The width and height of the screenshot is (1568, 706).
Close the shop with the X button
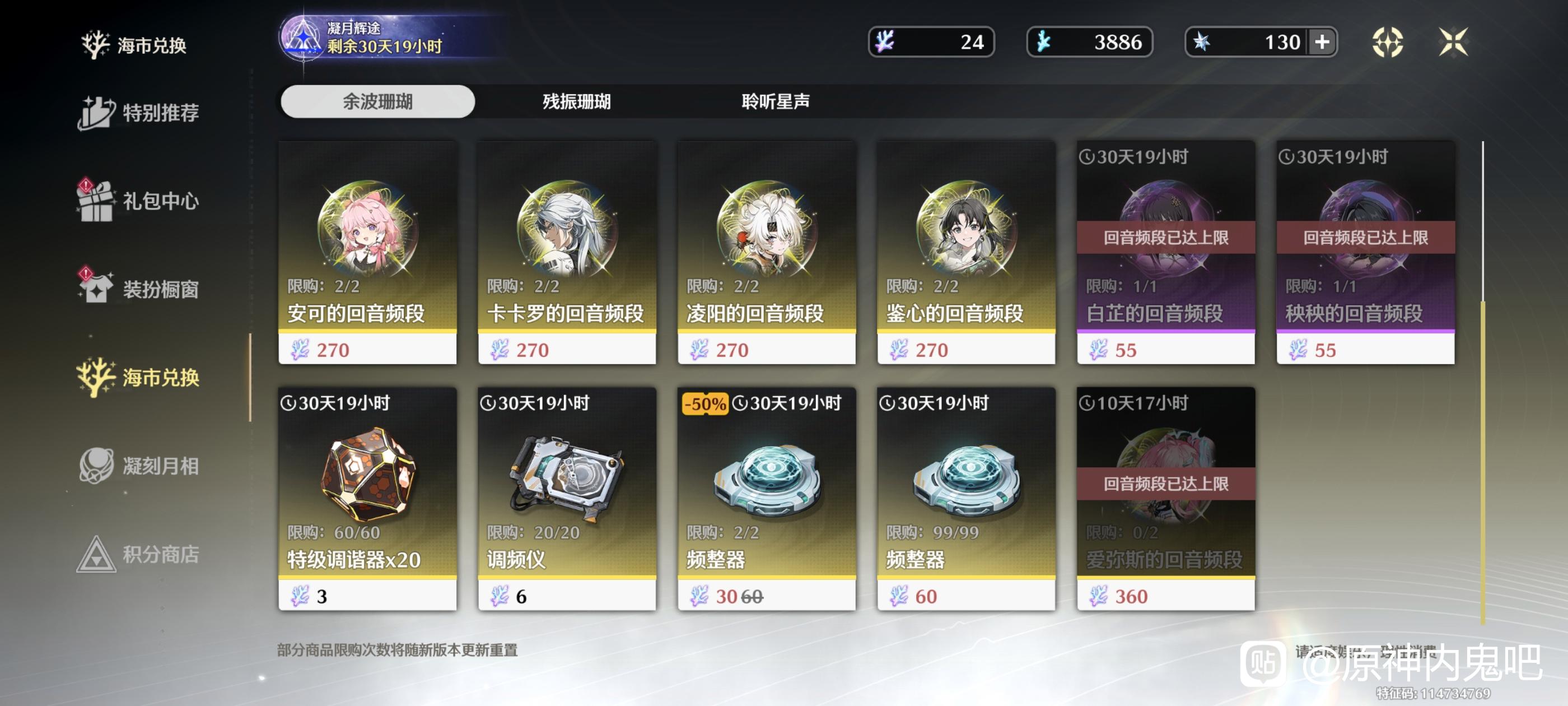click(1453, 42)
